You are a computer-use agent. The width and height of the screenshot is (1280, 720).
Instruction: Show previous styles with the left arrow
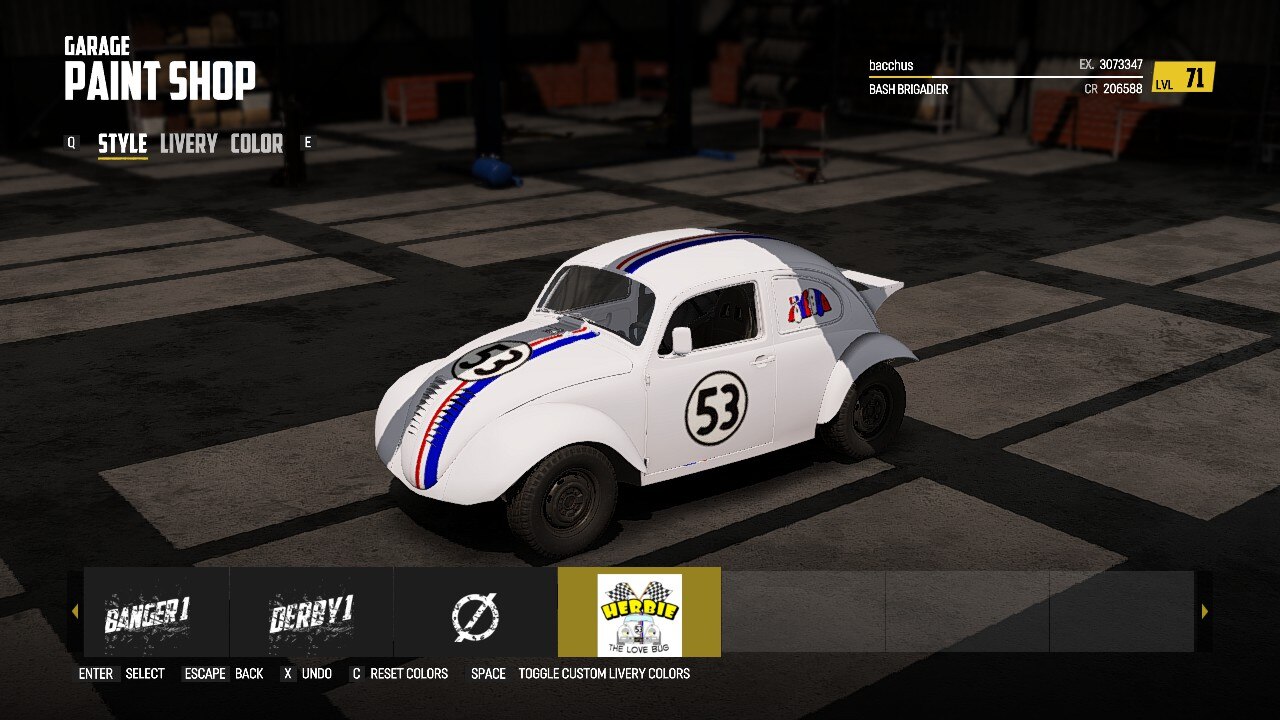[75, 611]
